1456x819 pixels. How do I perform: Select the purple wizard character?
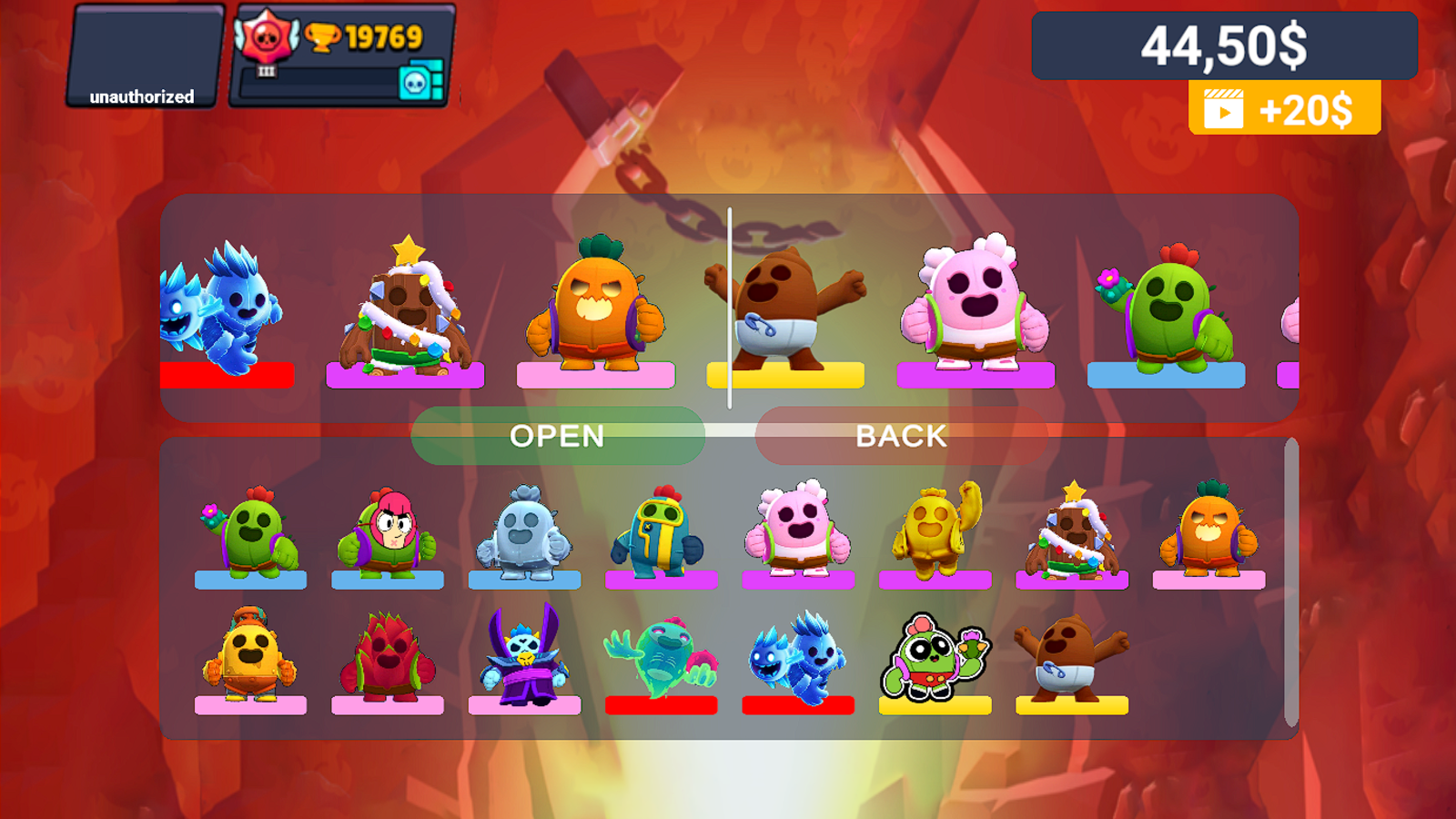[525, 655]
